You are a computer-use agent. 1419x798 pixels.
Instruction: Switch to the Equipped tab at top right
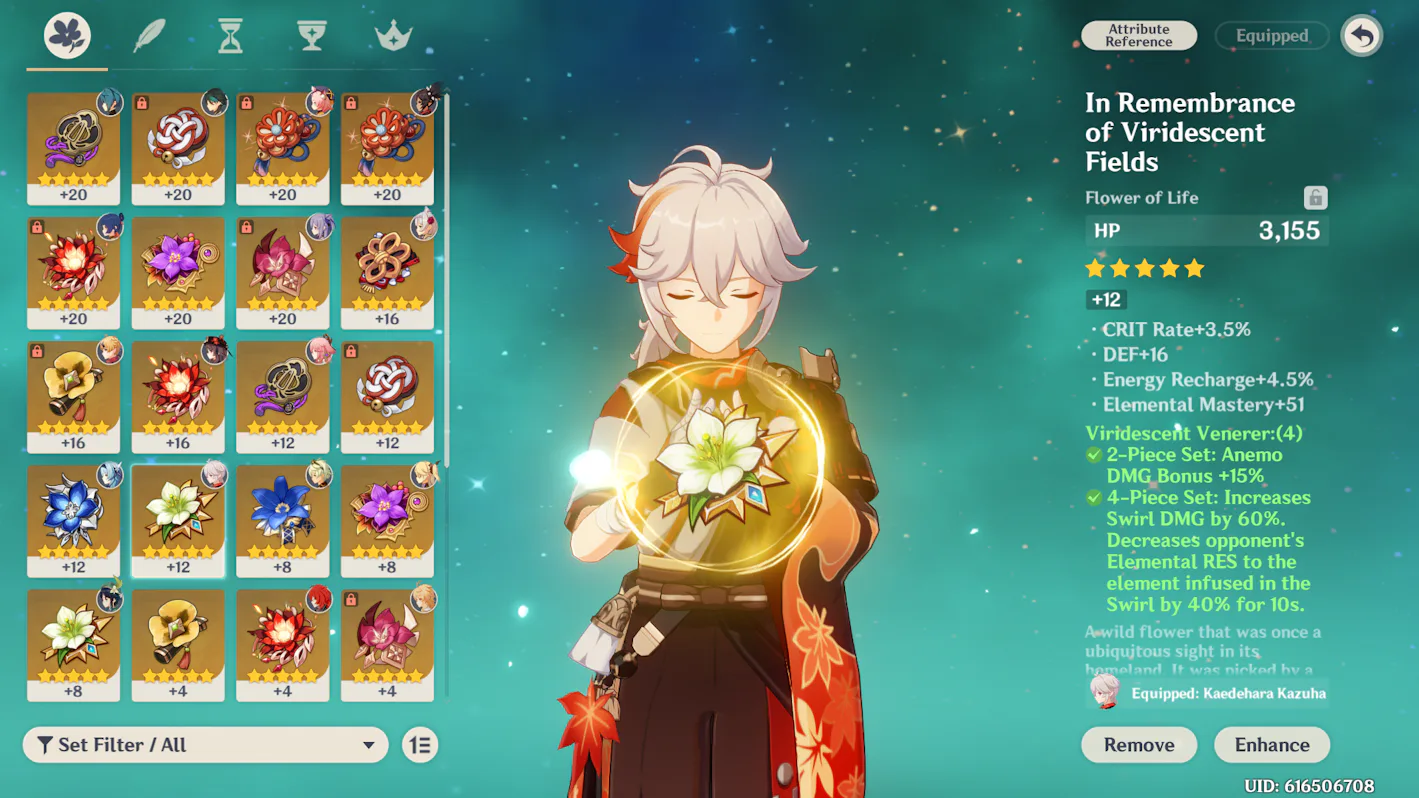coord(1271,35)
